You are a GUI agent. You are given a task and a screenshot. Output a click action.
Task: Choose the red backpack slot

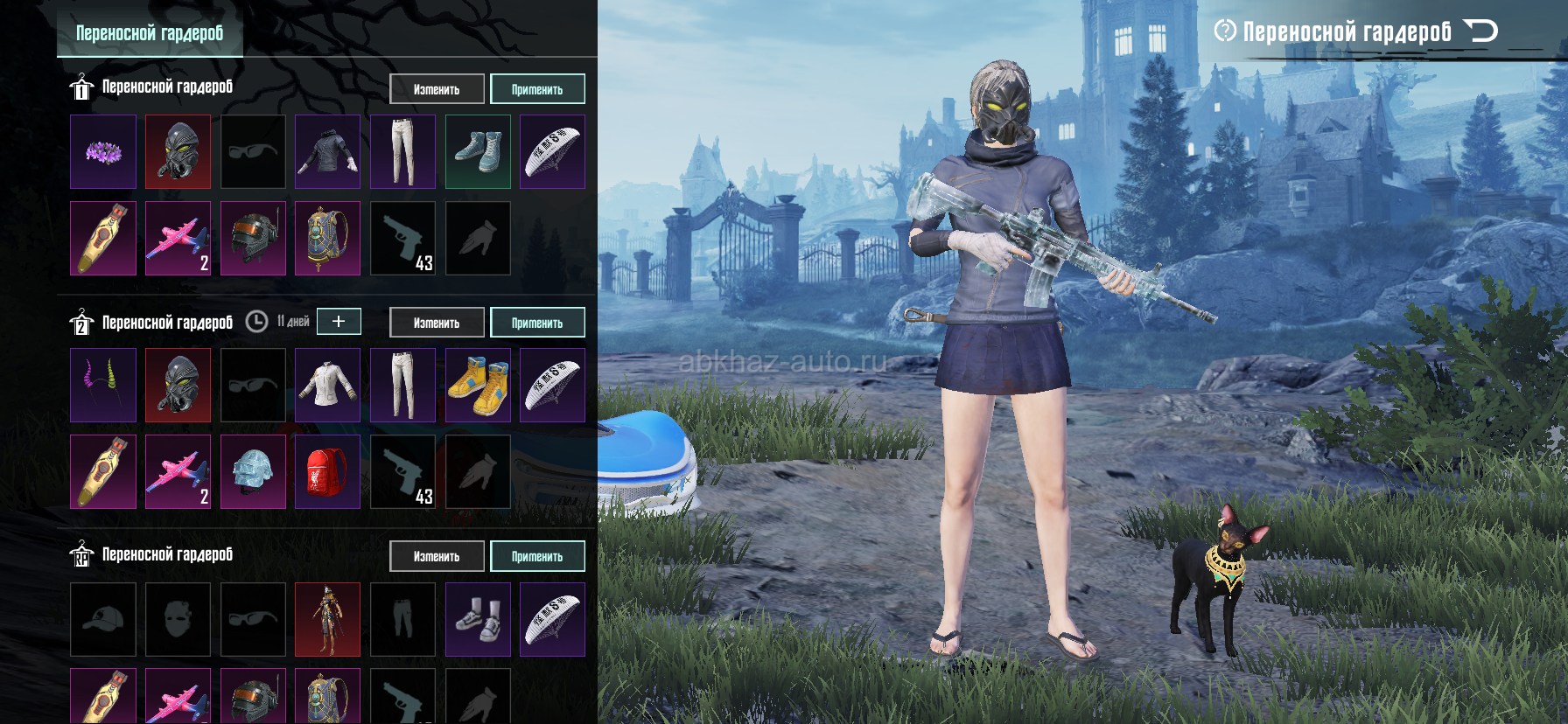coord(327,472)
